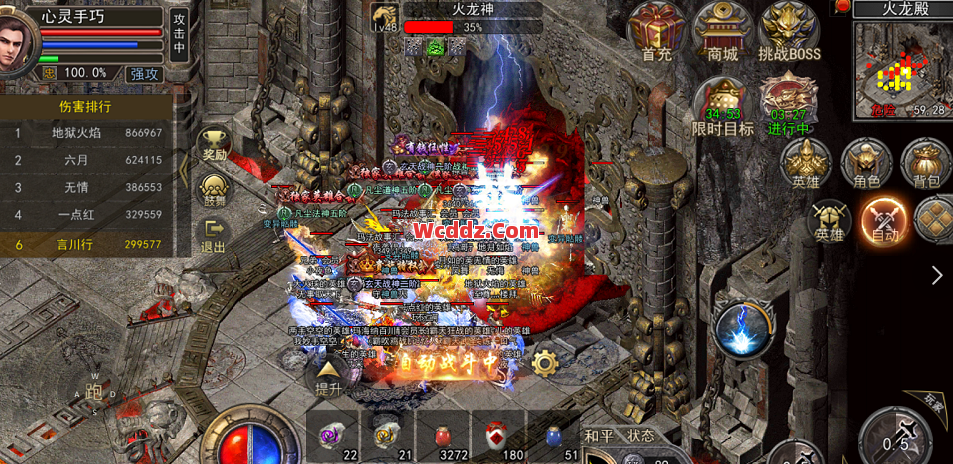
Task: Open the 背包 backpack
Action: (x=926, y=163)
